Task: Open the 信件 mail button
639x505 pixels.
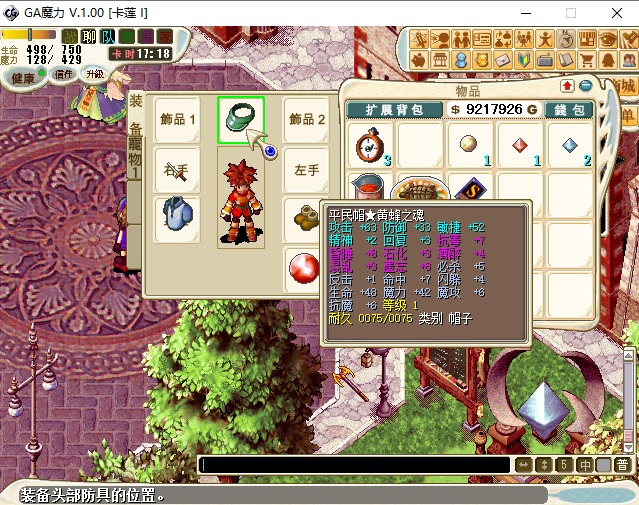Action: (x=65, y=74)
